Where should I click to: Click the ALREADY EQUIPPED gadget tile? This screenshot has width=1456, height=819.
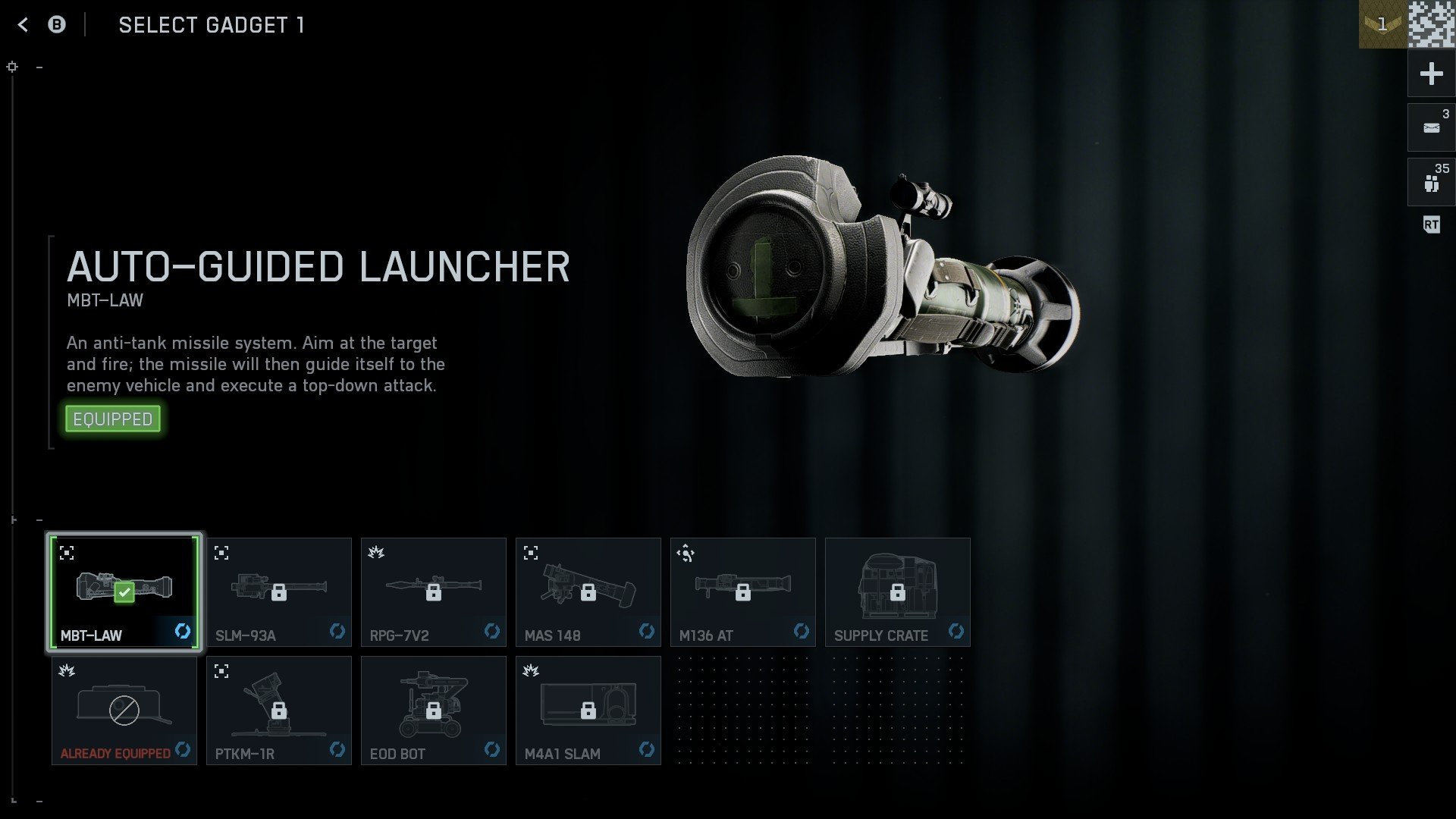click(x=124, y=711)
